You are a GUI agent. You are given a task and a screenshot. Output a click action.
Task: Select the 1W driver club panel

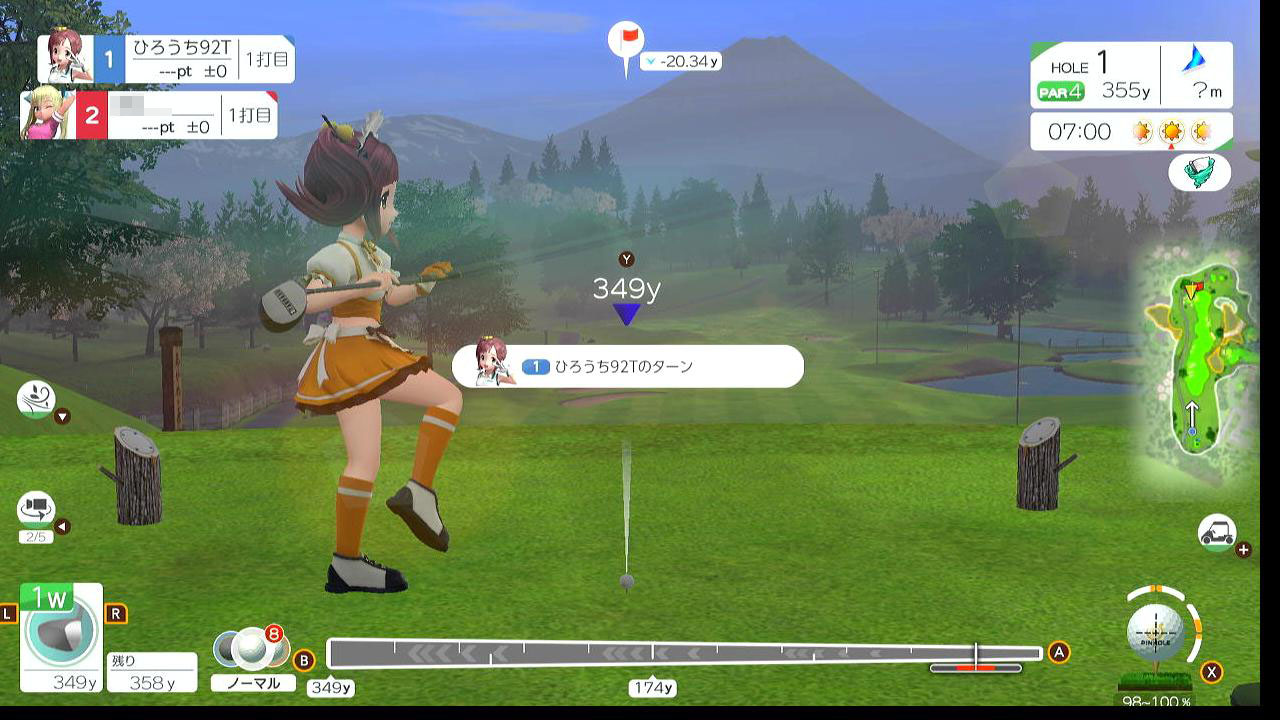point(61,636)
